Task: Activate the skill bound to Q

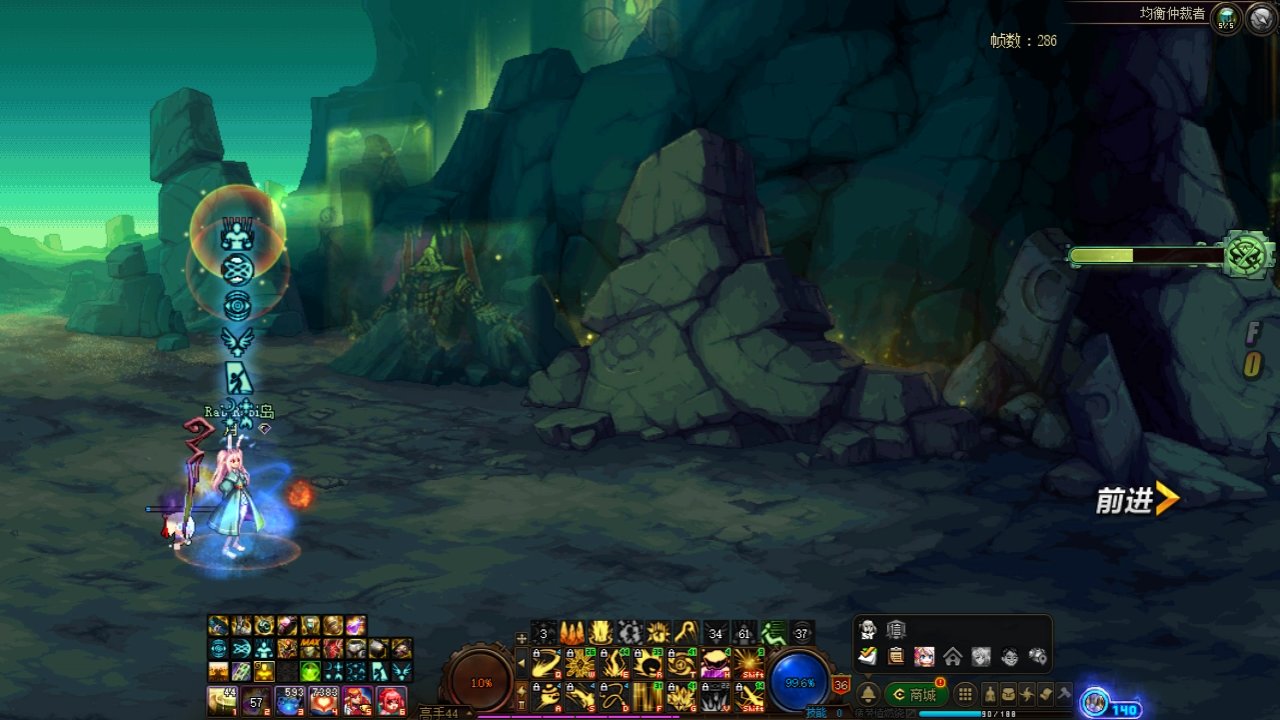Action: 545,663
